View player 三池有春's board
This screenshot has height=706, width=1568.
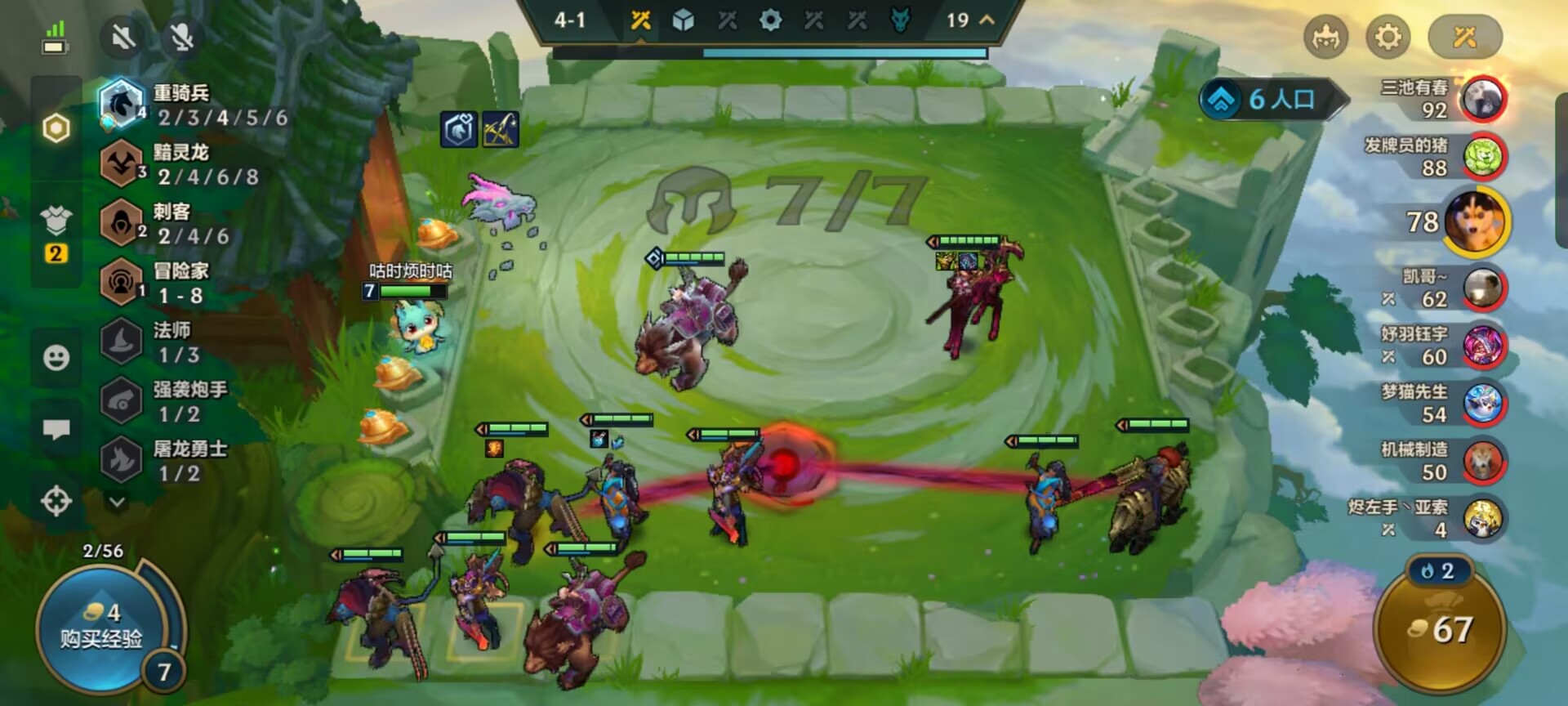click(x=1483, y=99)
